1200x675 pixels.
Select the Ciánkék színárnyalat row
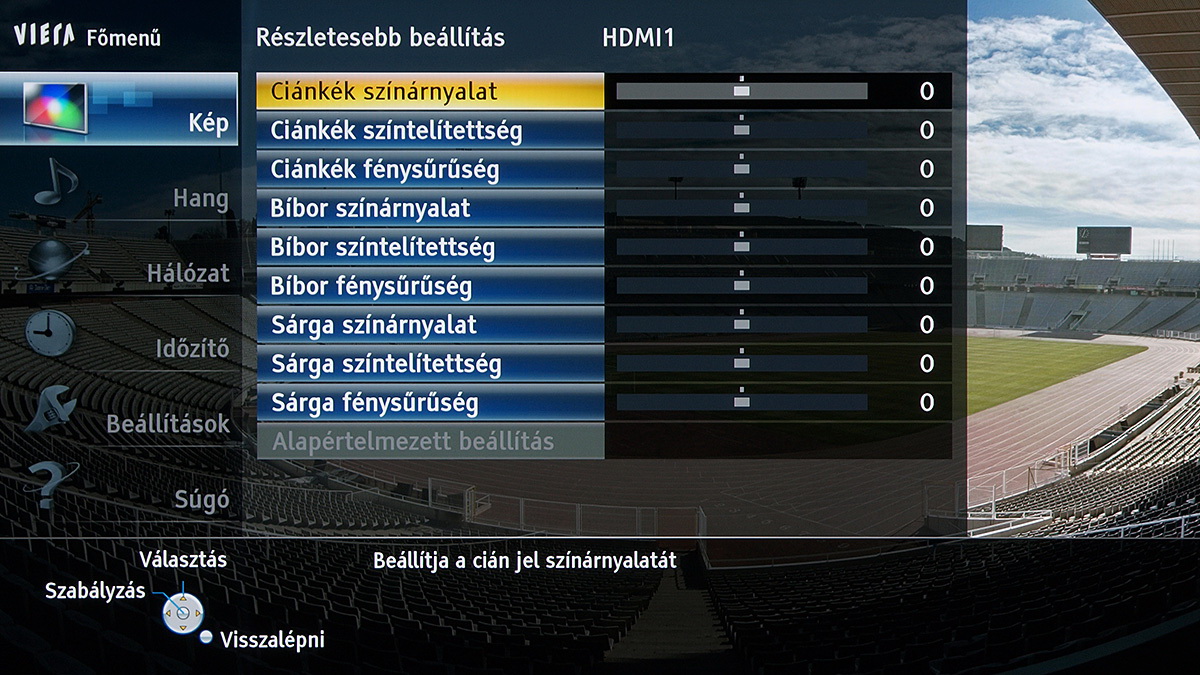click(430, 92)
